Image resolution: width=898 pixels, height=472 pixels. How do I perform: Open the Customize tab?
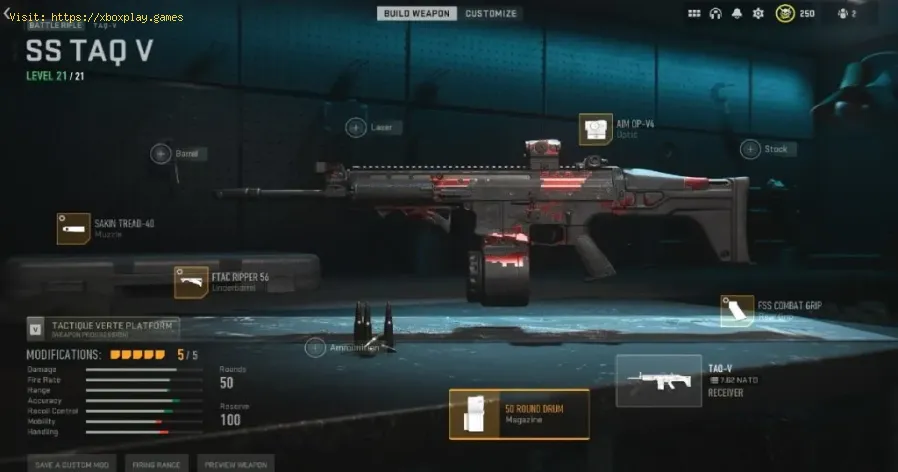[x=491, y=13]
